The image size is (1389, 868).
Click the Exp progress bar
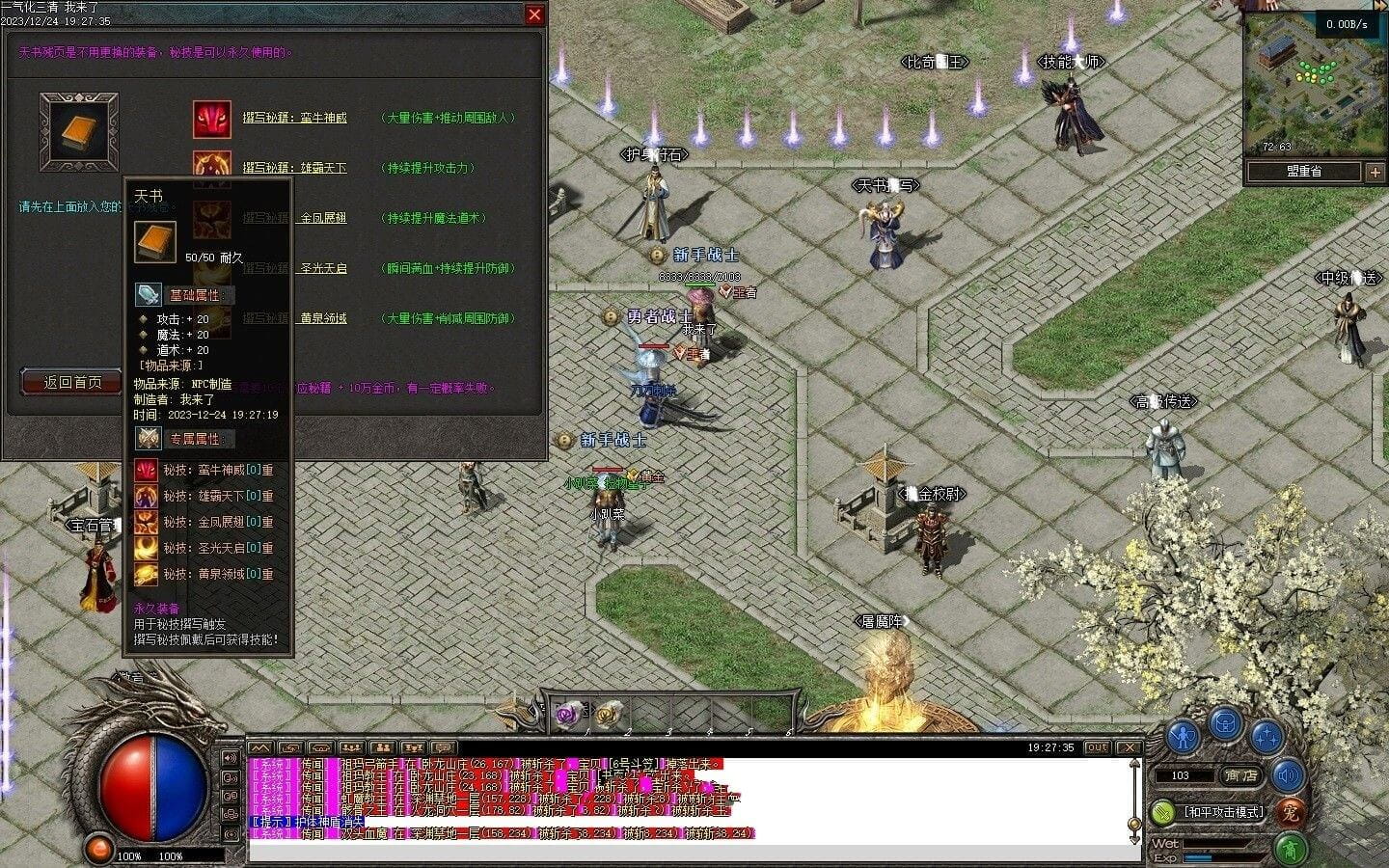point(1220,857)
